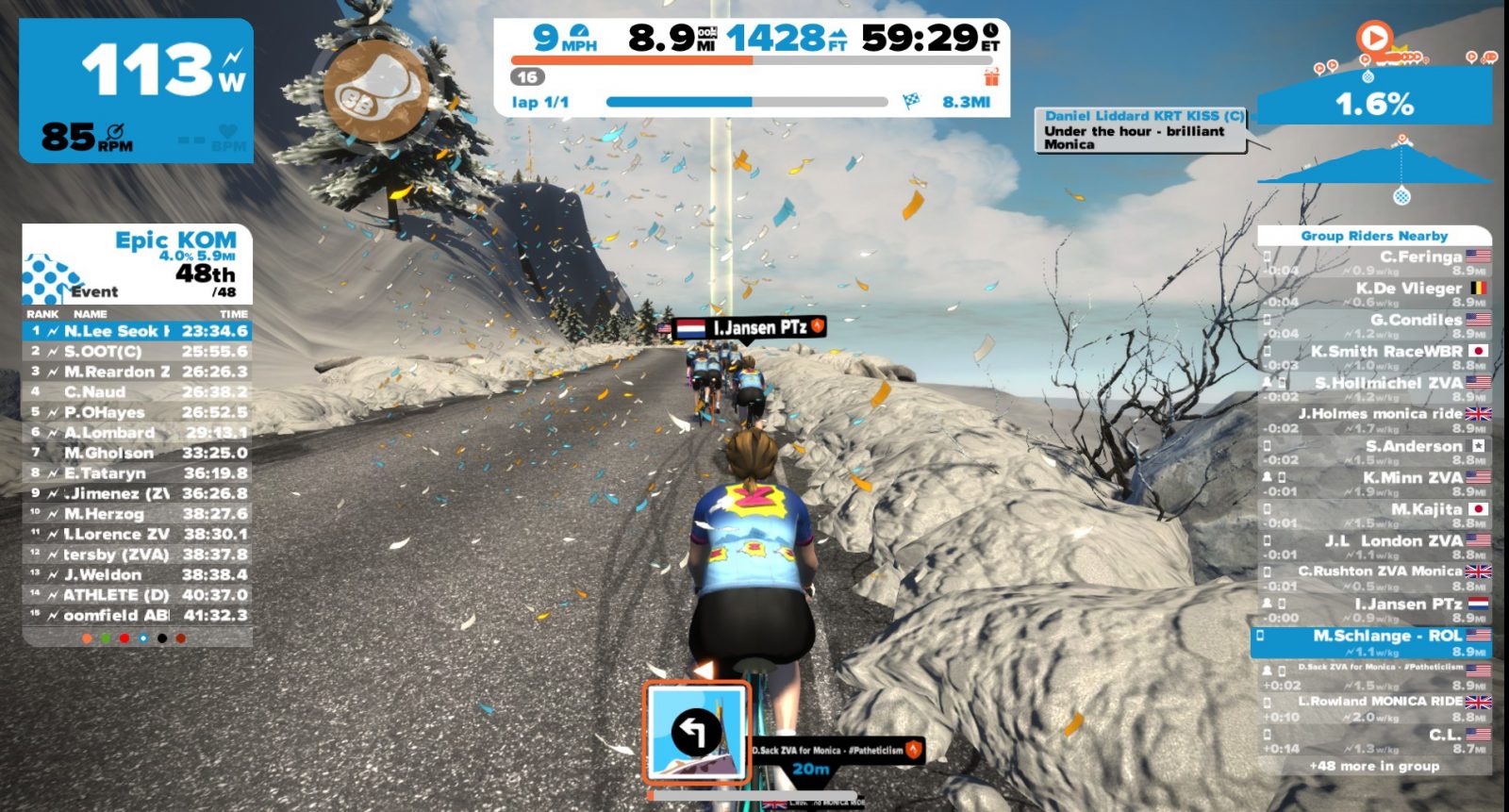Choose K.De Vlieger in the nearby riders list
Viewport: 1509px width, 812px height.
tap(1375, 294)
